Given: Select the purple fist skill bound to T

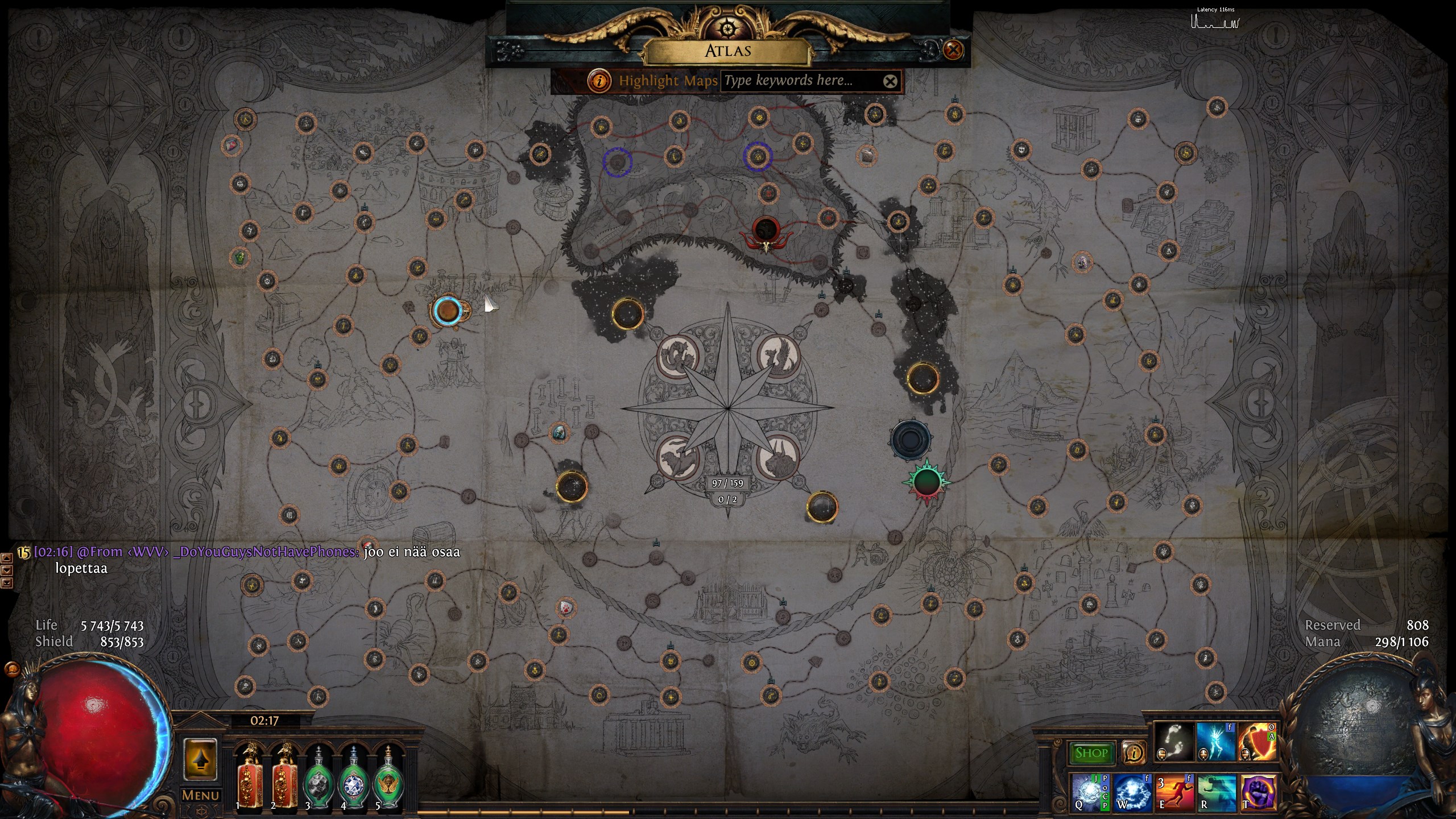Looking at the screenshot, I should (1258, 791).
